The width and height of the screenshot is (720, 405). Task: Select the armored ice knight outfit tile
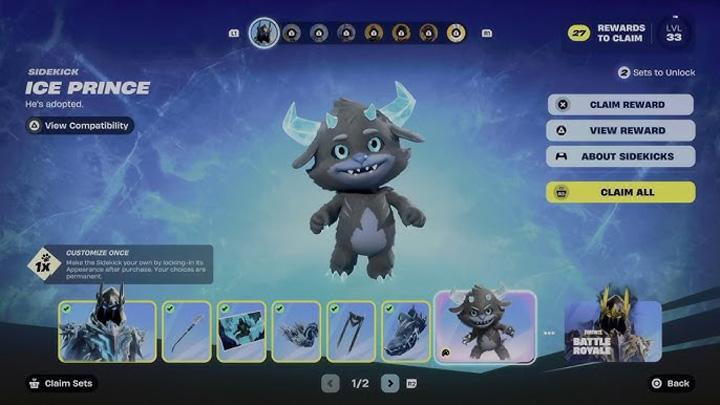(107, 331)
